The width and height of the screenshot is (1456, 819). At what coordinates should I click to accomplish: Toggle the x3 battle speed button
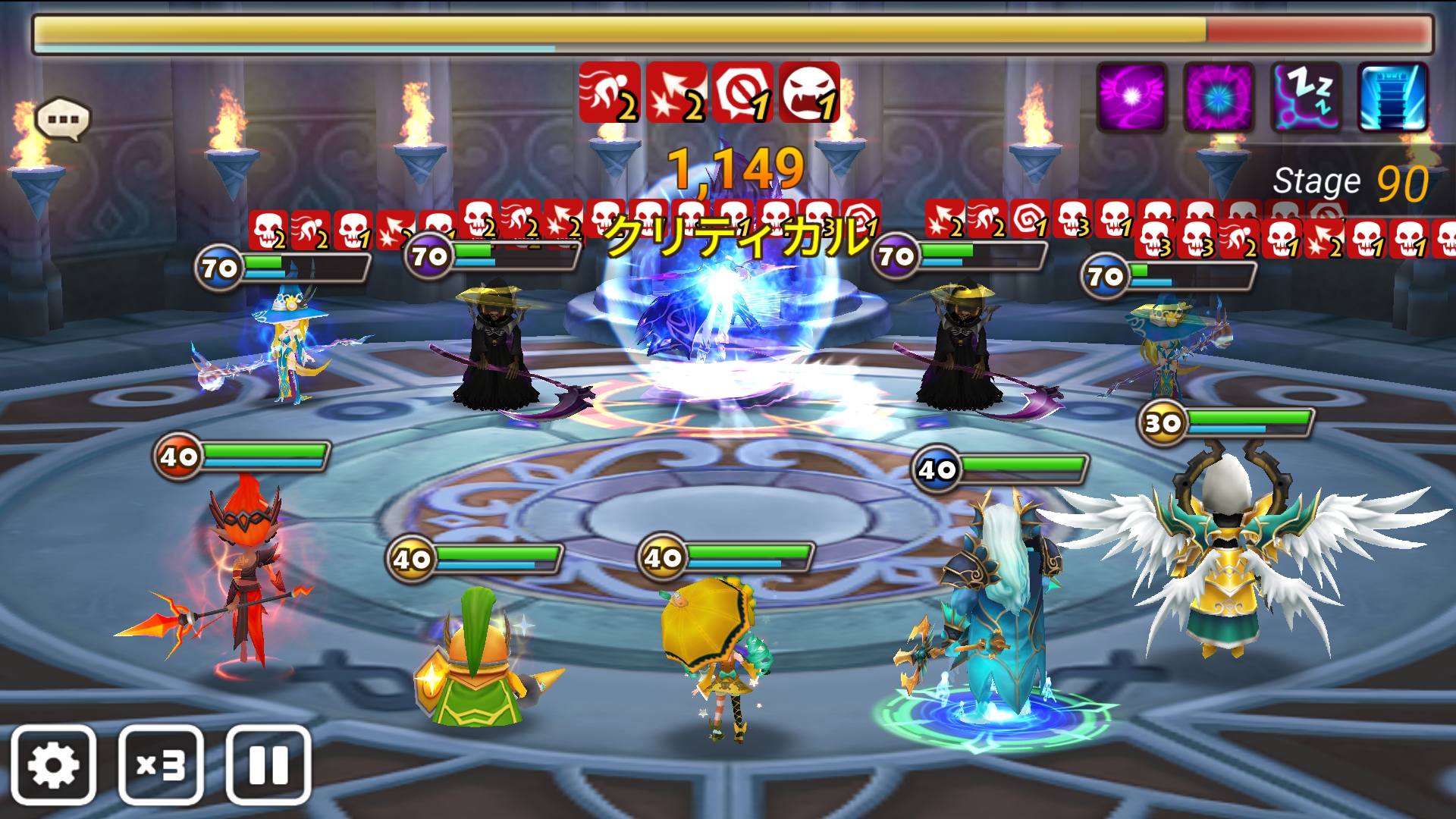coord(161,764)
